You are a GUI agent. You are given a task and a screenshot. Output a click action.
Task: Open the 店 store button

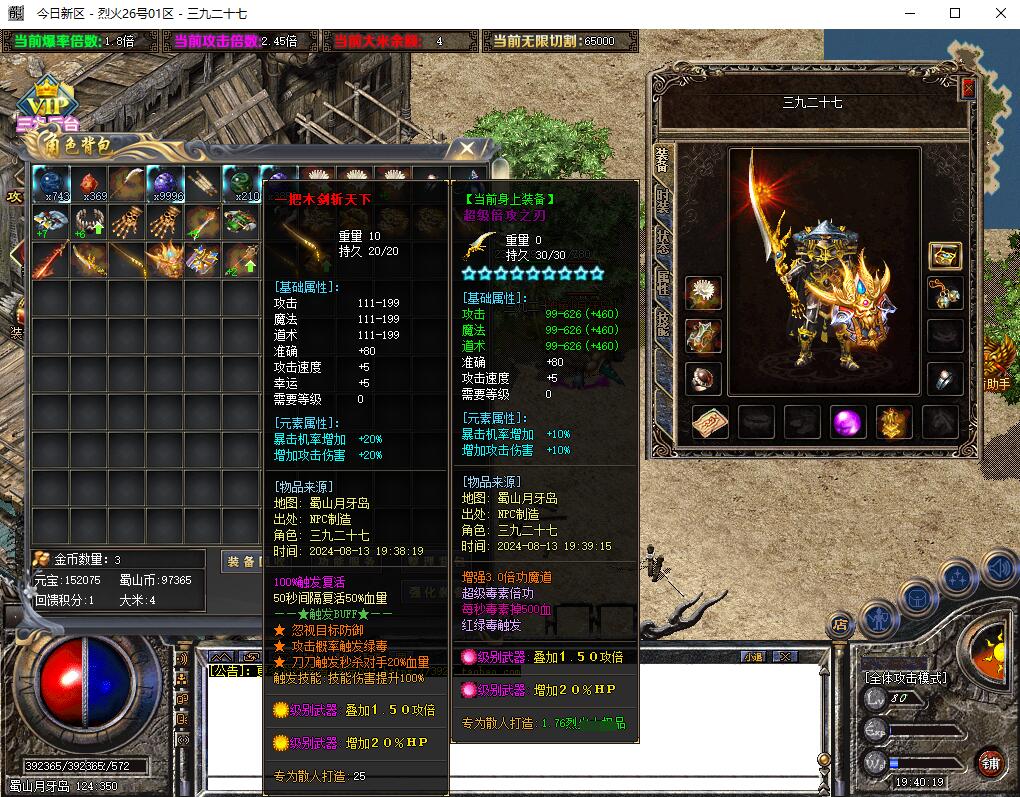840,625
